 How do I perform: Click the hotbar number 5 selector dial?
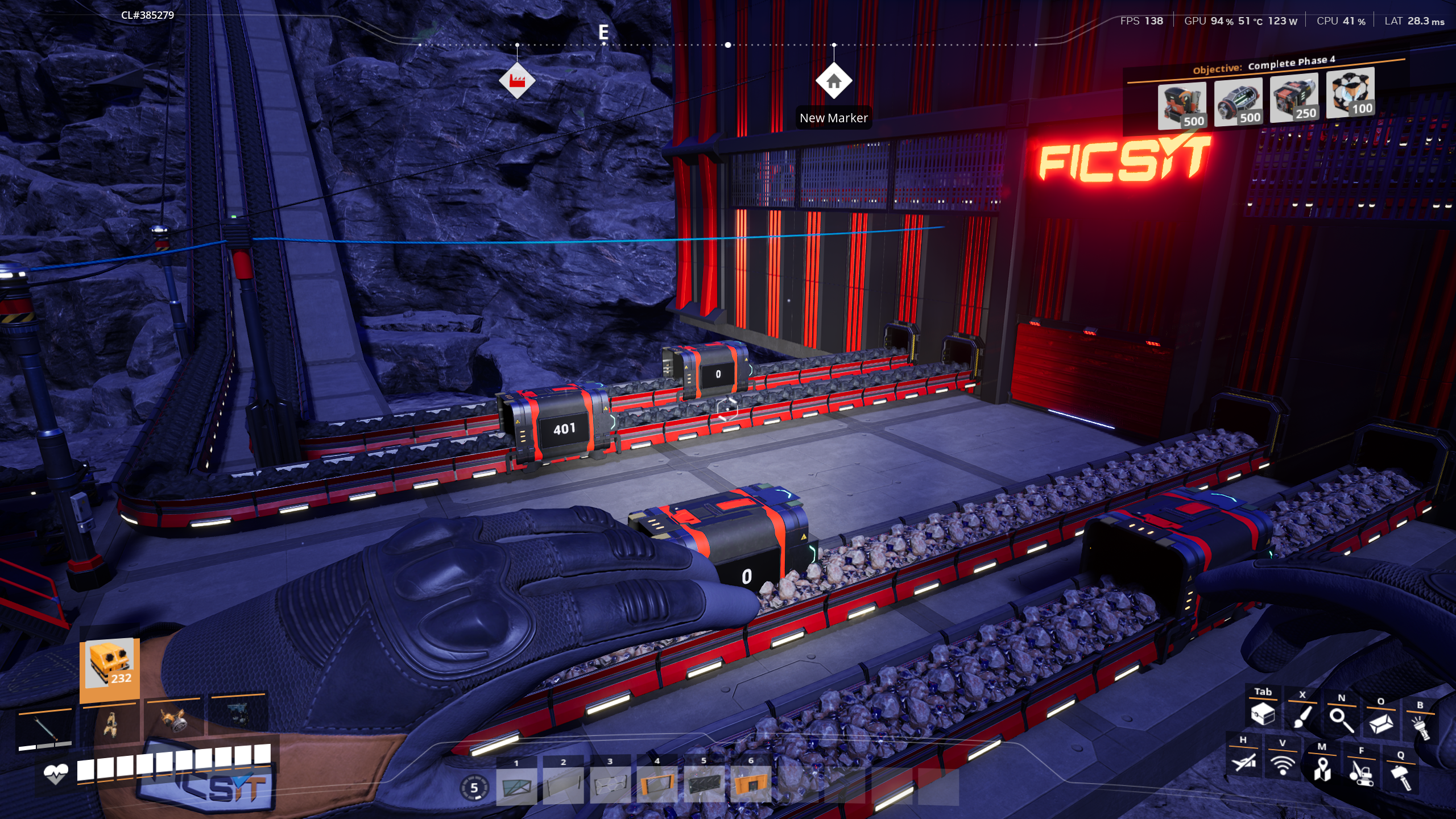point(474,788)
